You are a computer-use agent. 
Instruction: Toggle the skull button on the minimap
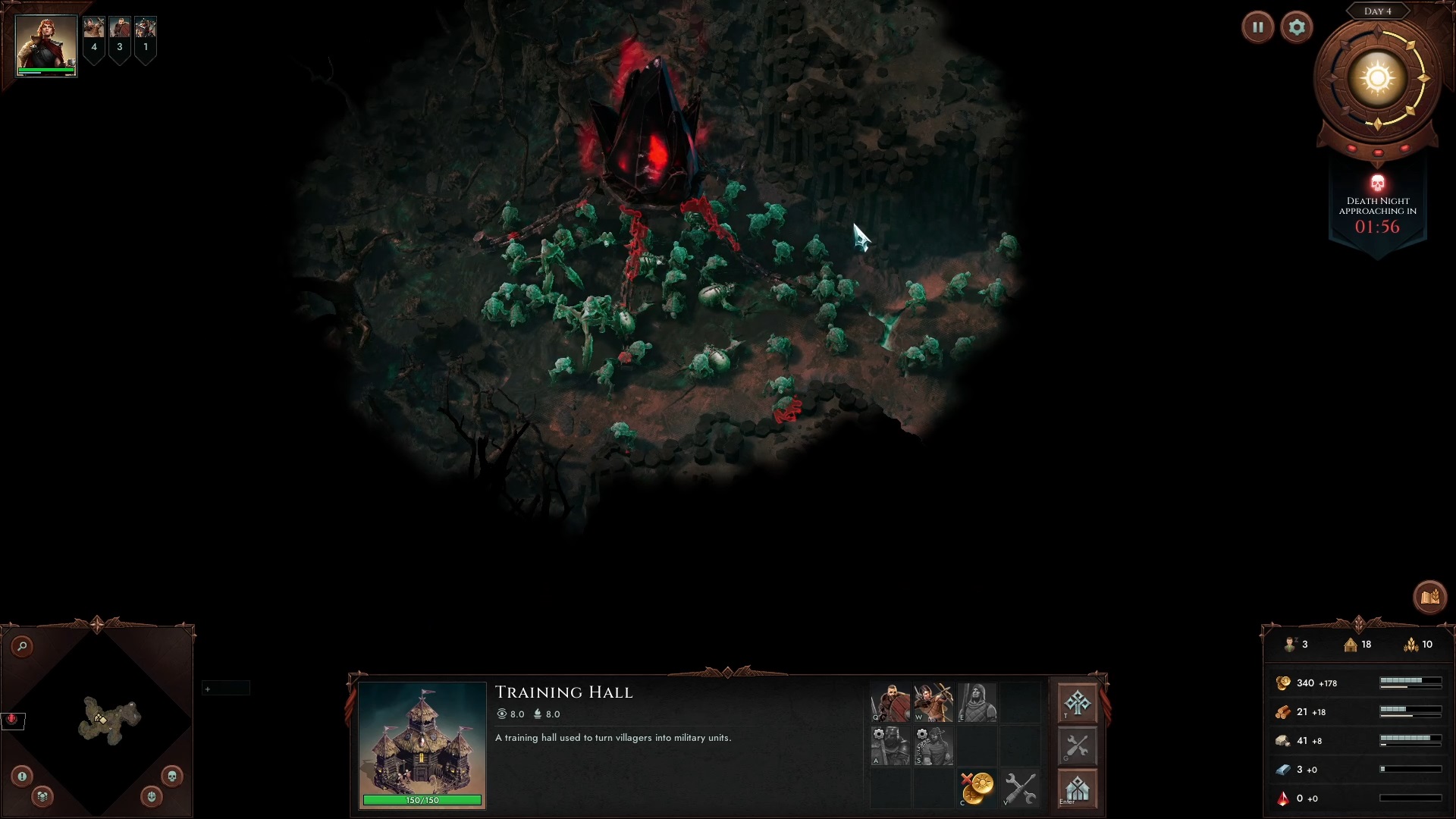tap(171, 776)
